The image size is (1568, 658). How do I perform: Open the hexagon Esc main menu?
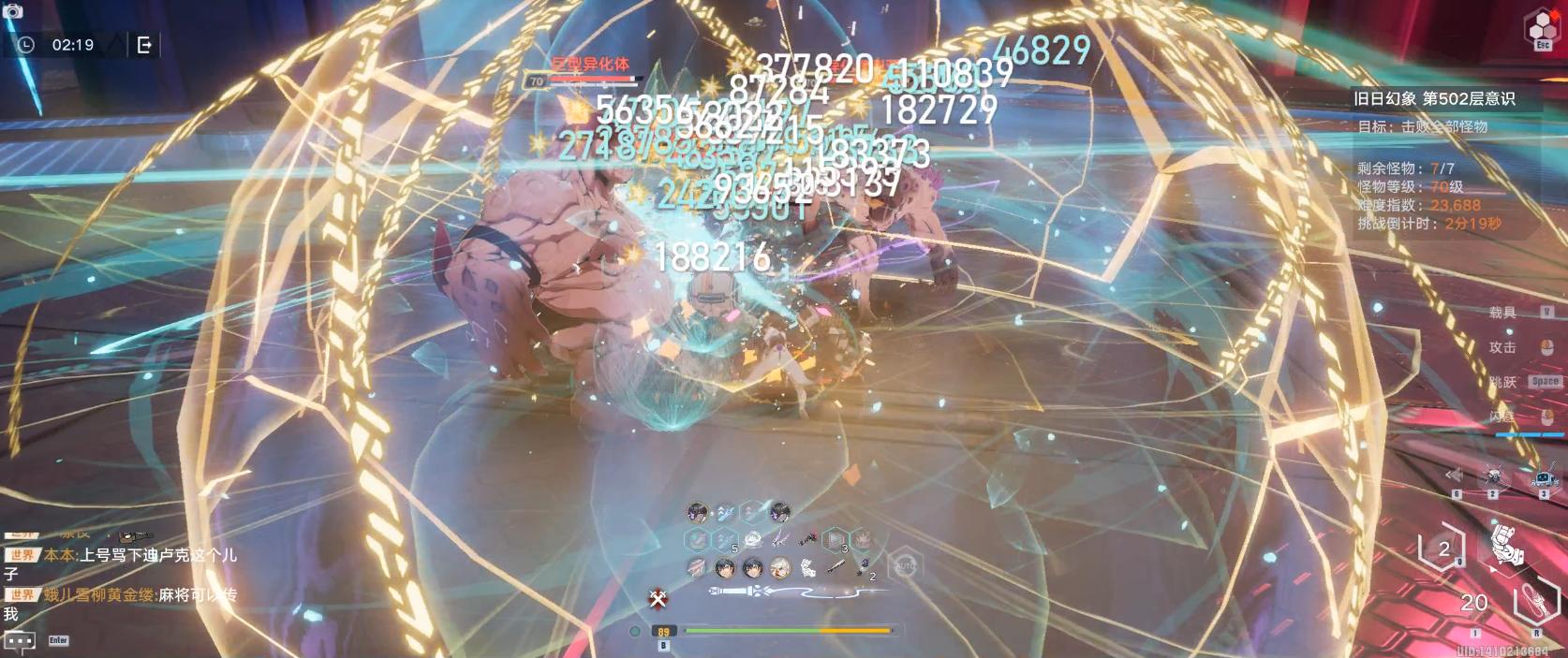[x=1543, y=26]
